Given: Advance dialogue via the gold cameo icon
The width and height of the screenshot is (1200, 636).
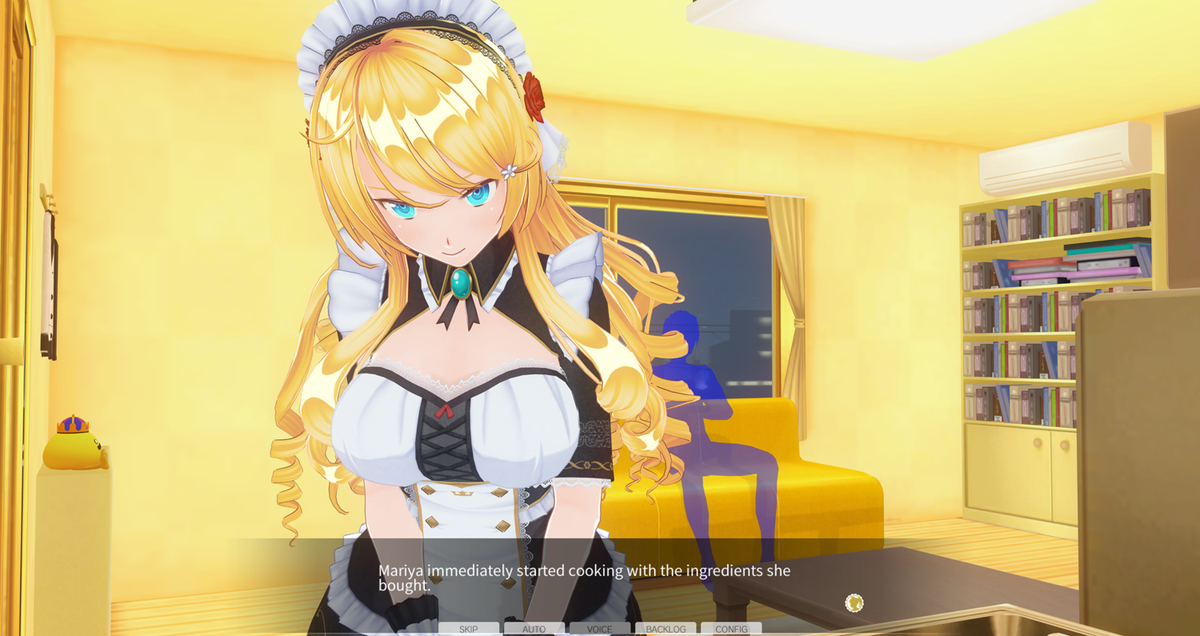Looking at the screenshot, I should [x=854, y=602].
